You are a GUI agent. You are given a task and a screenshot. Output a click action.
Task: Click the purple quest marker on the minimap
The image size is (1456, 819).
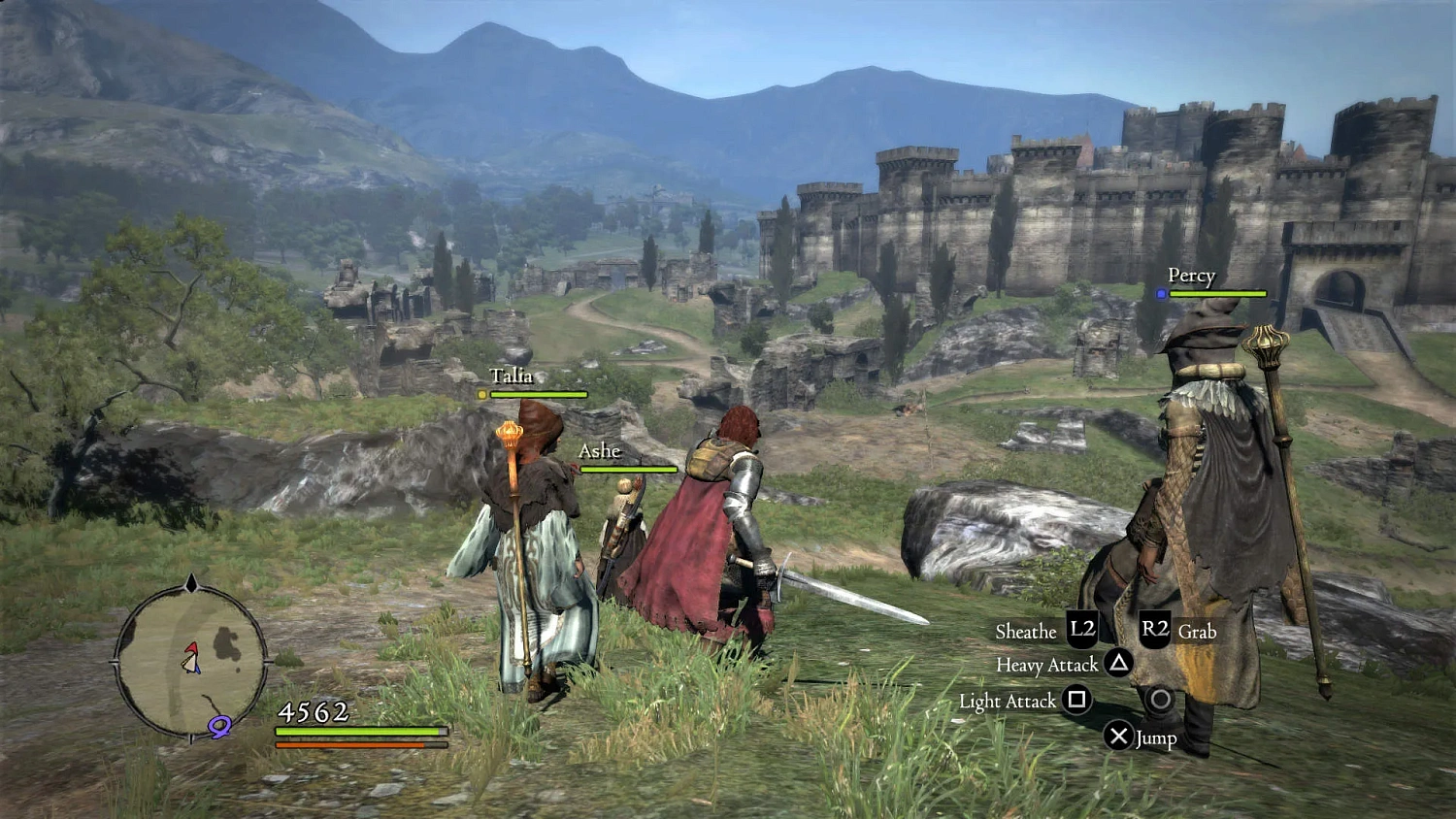[218, 729]
